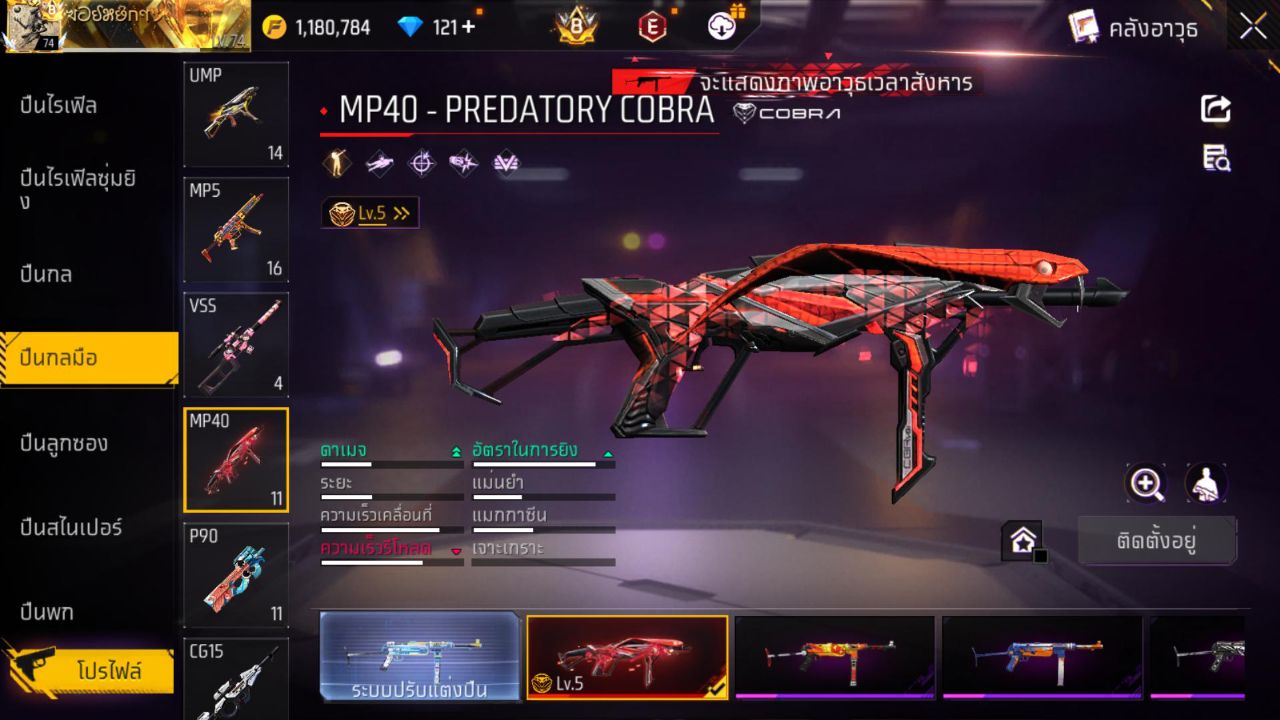Show character preview with the soldier icon

(x=1206, y=484)
